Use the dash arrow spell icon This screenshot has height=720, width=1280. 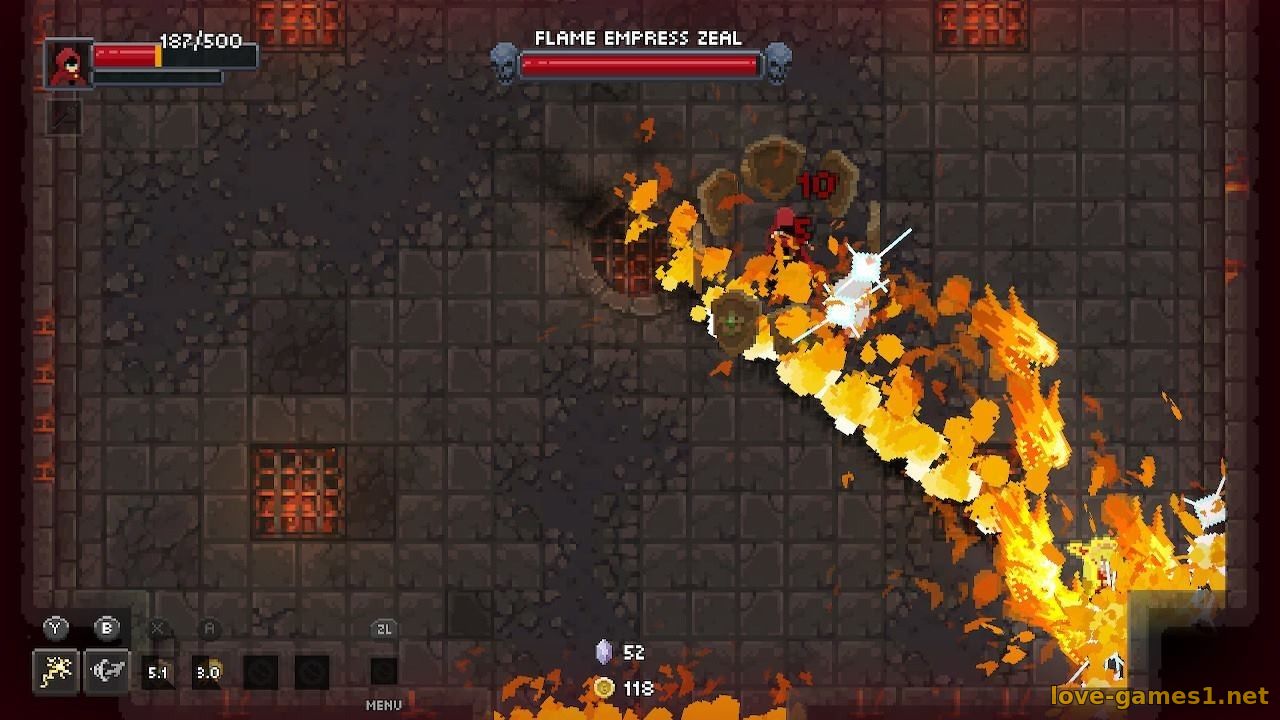(106, 671)
